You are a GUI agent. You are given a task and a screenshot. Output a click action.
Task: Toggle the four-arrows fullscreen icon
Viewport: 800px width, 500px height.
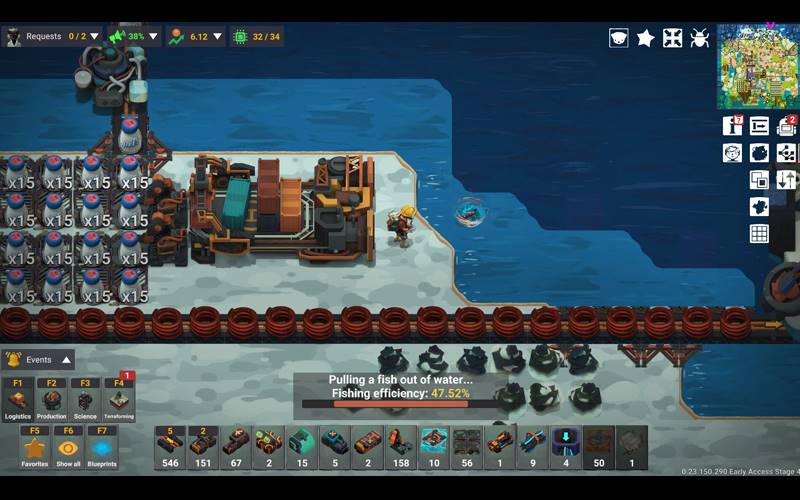[673, 38]
